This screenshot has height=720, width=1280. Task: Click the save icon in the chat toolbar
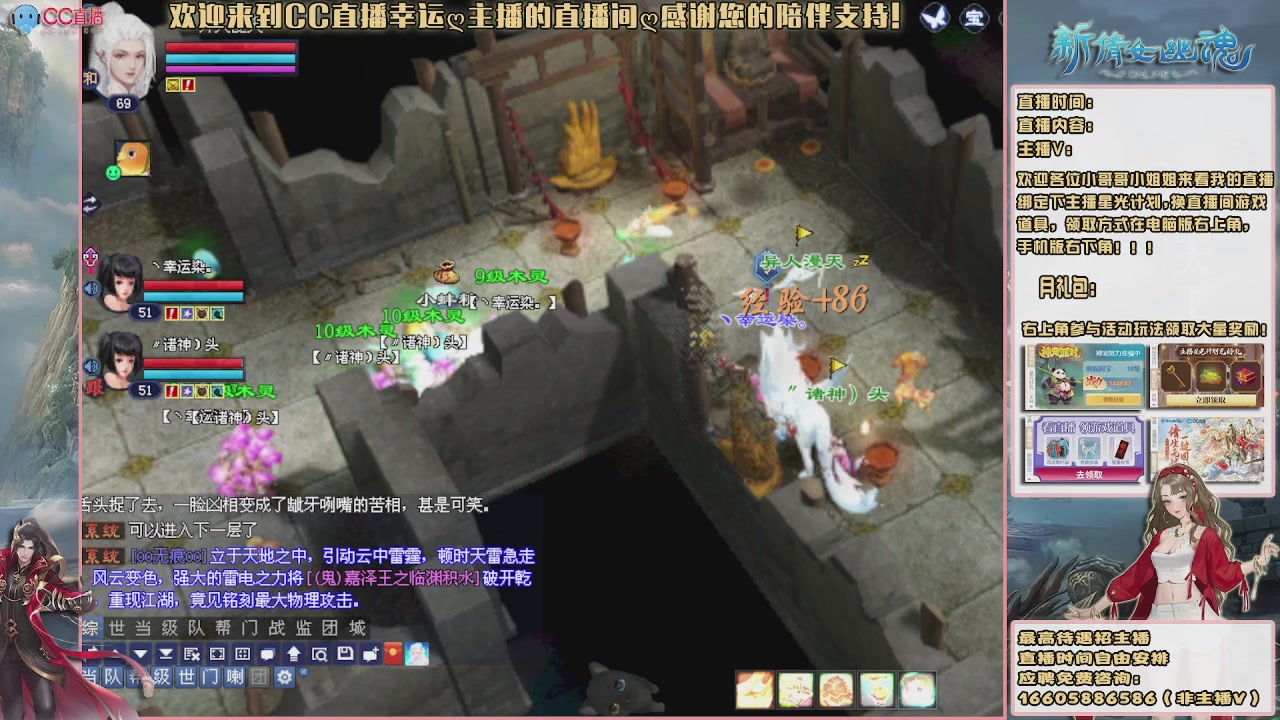(346, 653)
